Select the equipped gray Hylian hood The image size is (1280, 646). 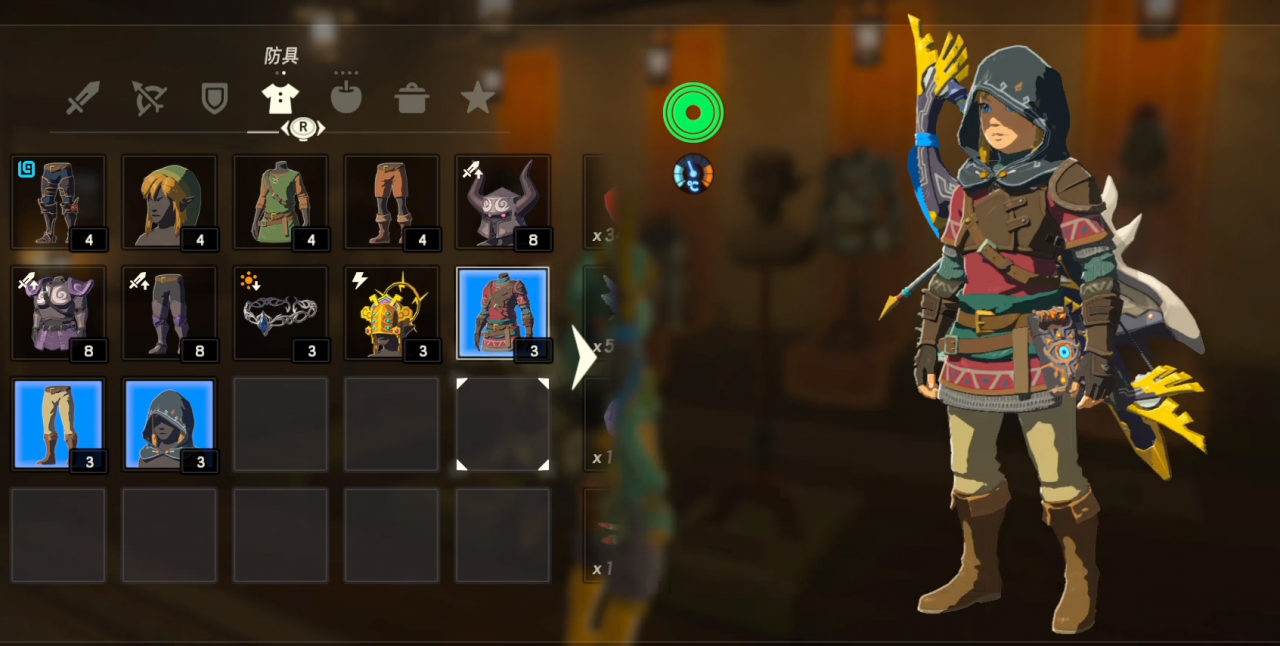(169, 424)
